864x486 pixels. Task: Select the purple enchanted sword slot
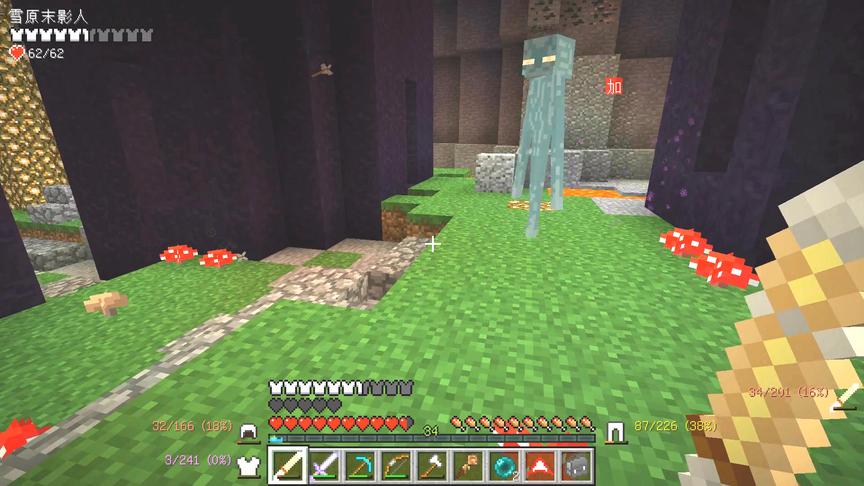[325, 465]
